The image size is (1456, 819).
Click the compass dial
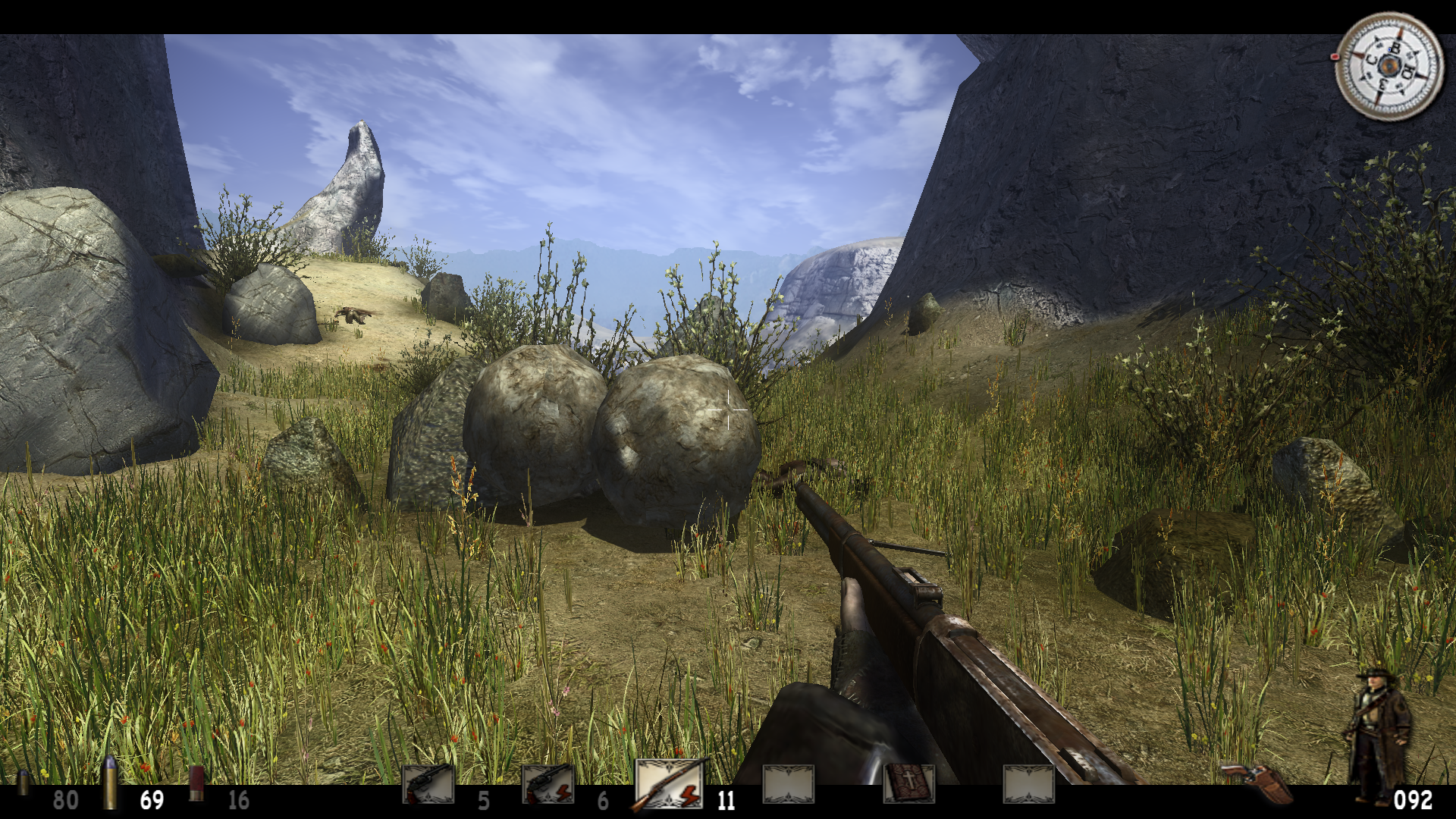coord(1389,67)
